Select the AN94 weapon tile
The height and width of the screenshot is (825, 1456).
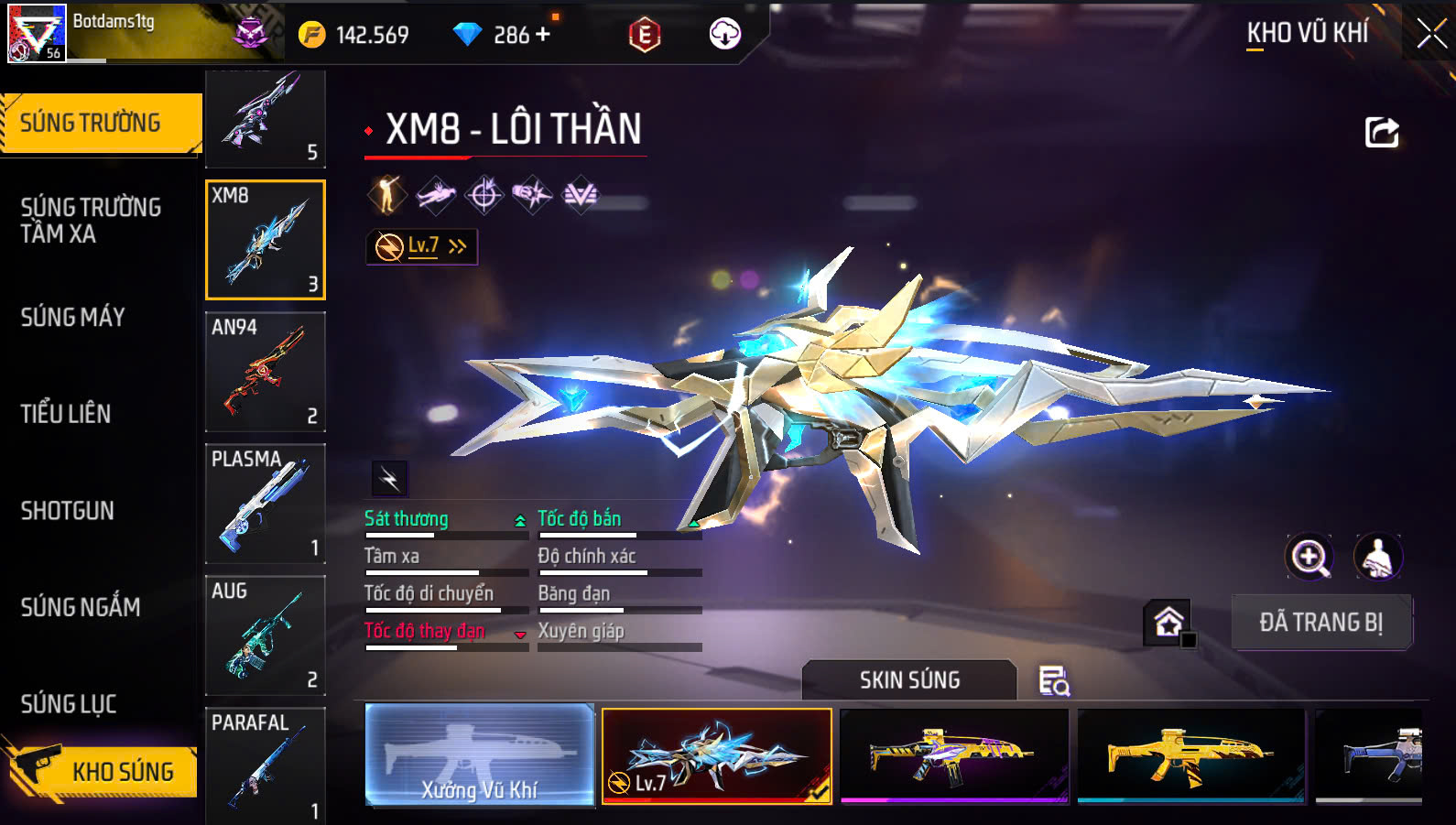[x=266, y=372]
